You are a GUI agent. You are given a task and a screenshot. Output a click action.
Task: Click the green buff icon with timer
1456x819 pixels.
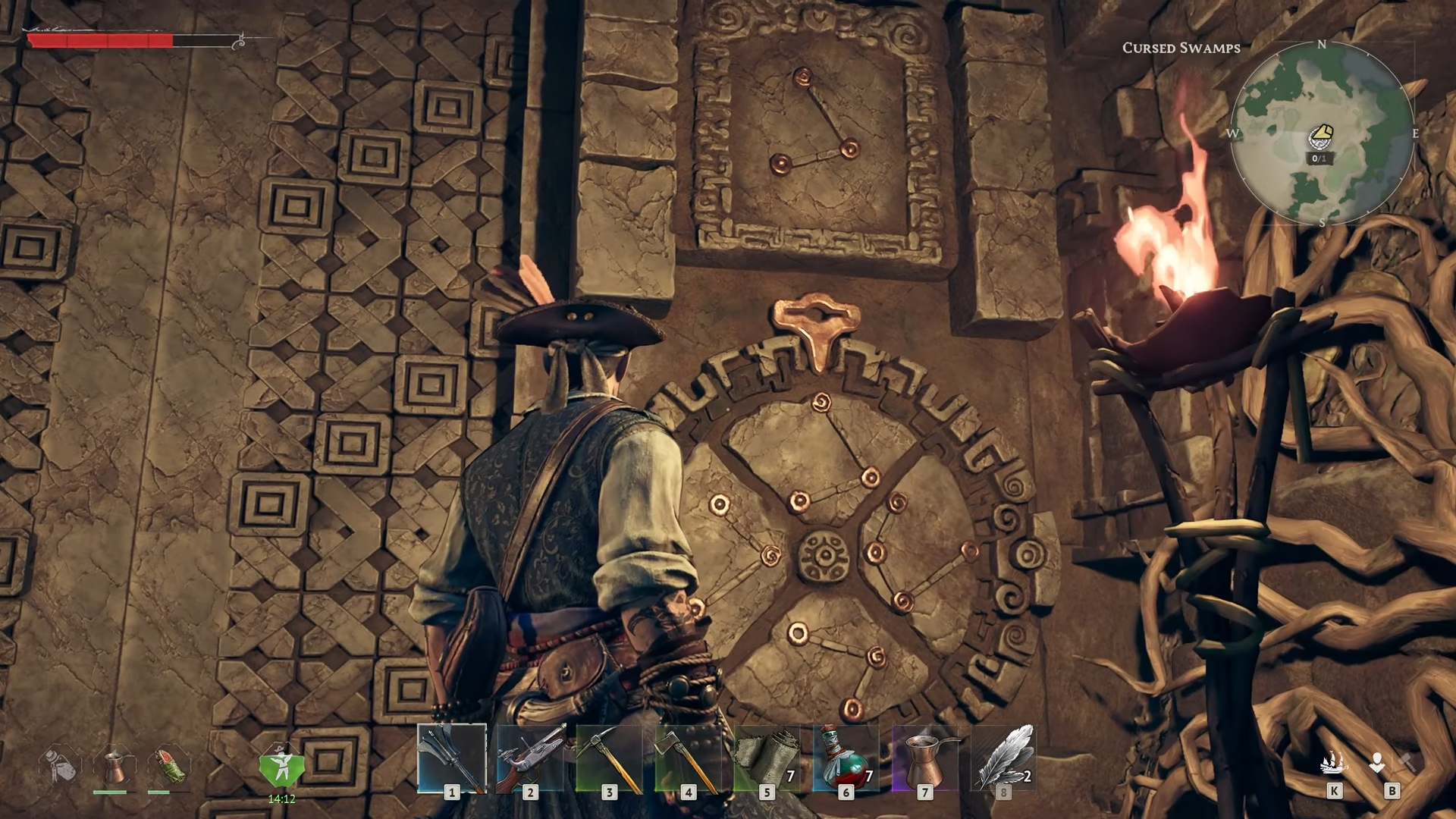281,767
